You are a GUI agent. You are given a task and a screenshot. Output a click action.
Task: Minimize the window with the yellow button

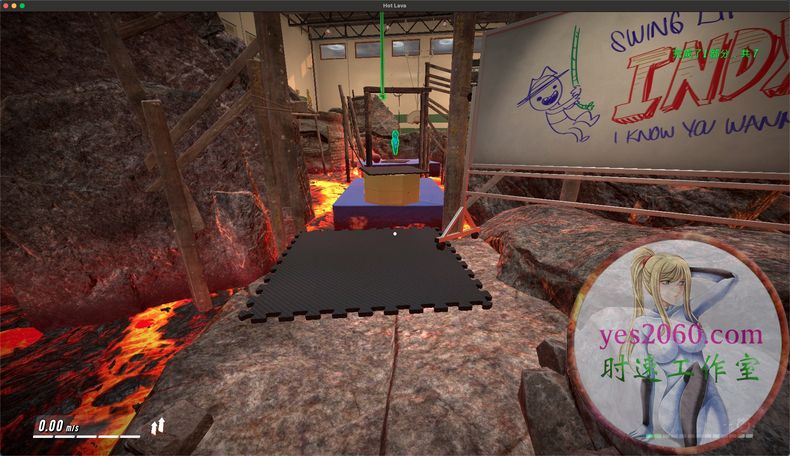click(14, 6)
